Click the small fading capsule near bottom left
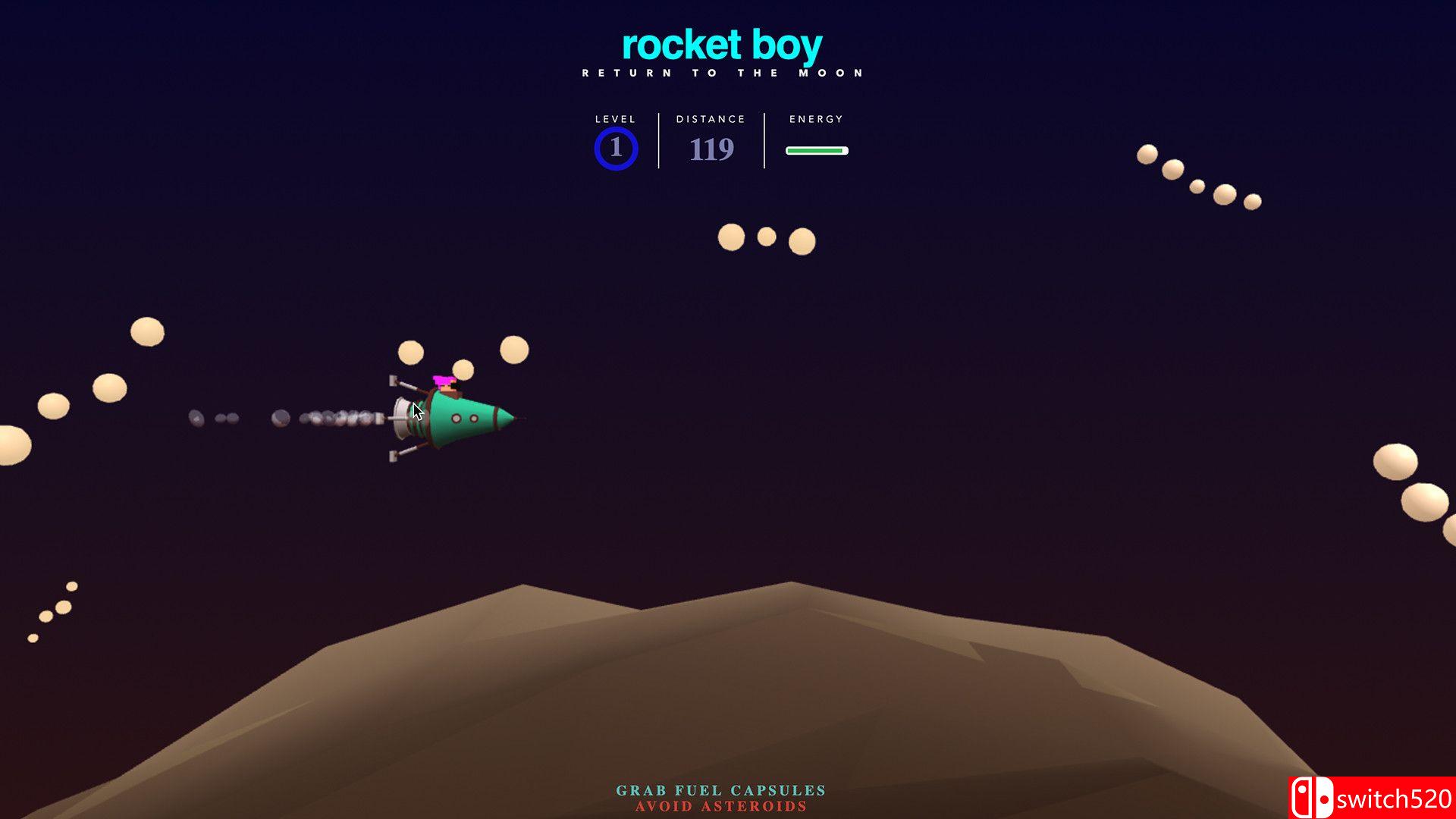 [x=34, y=637]
